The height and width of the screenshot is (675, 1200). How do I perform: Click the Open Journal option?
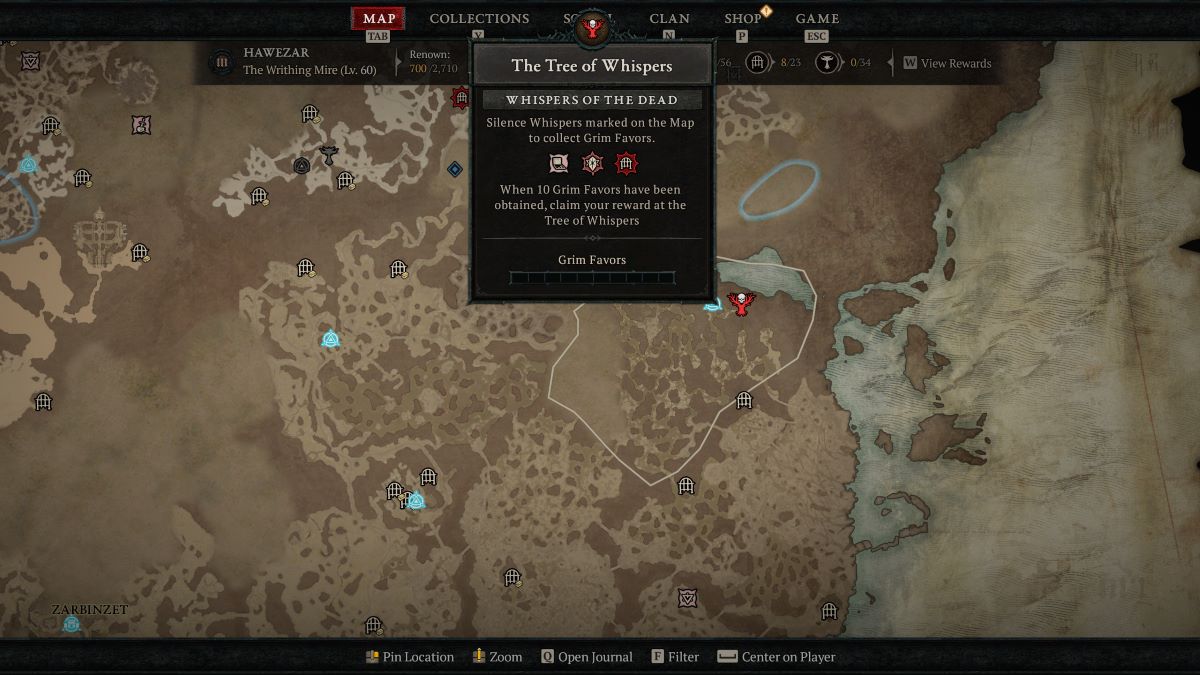[586, 657]
